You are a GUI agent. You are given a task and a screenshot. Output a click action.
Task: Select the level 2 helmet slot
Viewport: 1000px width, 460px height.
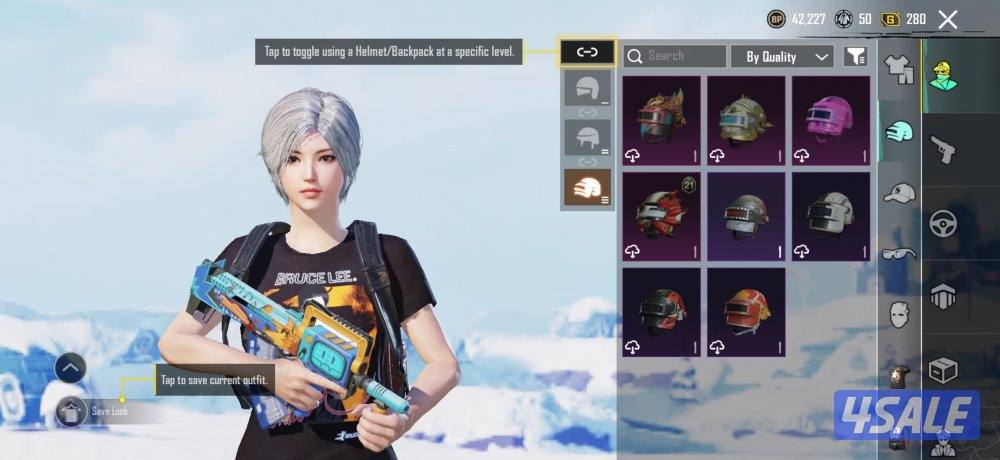pos(587,137)
